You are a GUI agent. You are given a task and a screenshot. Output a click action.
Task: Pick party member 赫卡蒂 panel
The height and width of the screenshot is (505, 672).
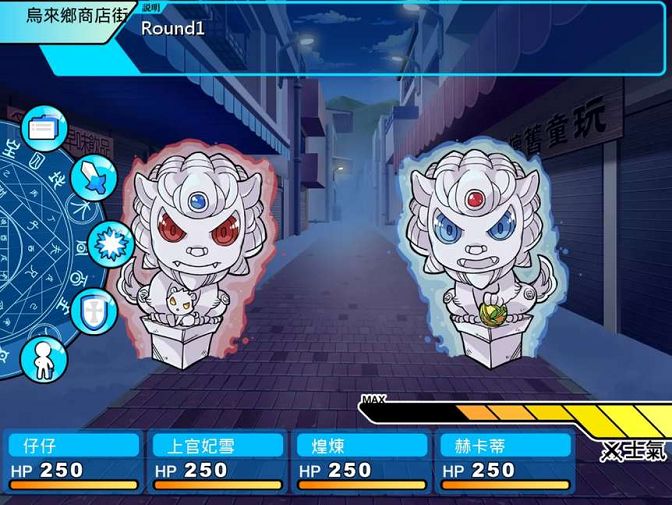click(505, 461)
